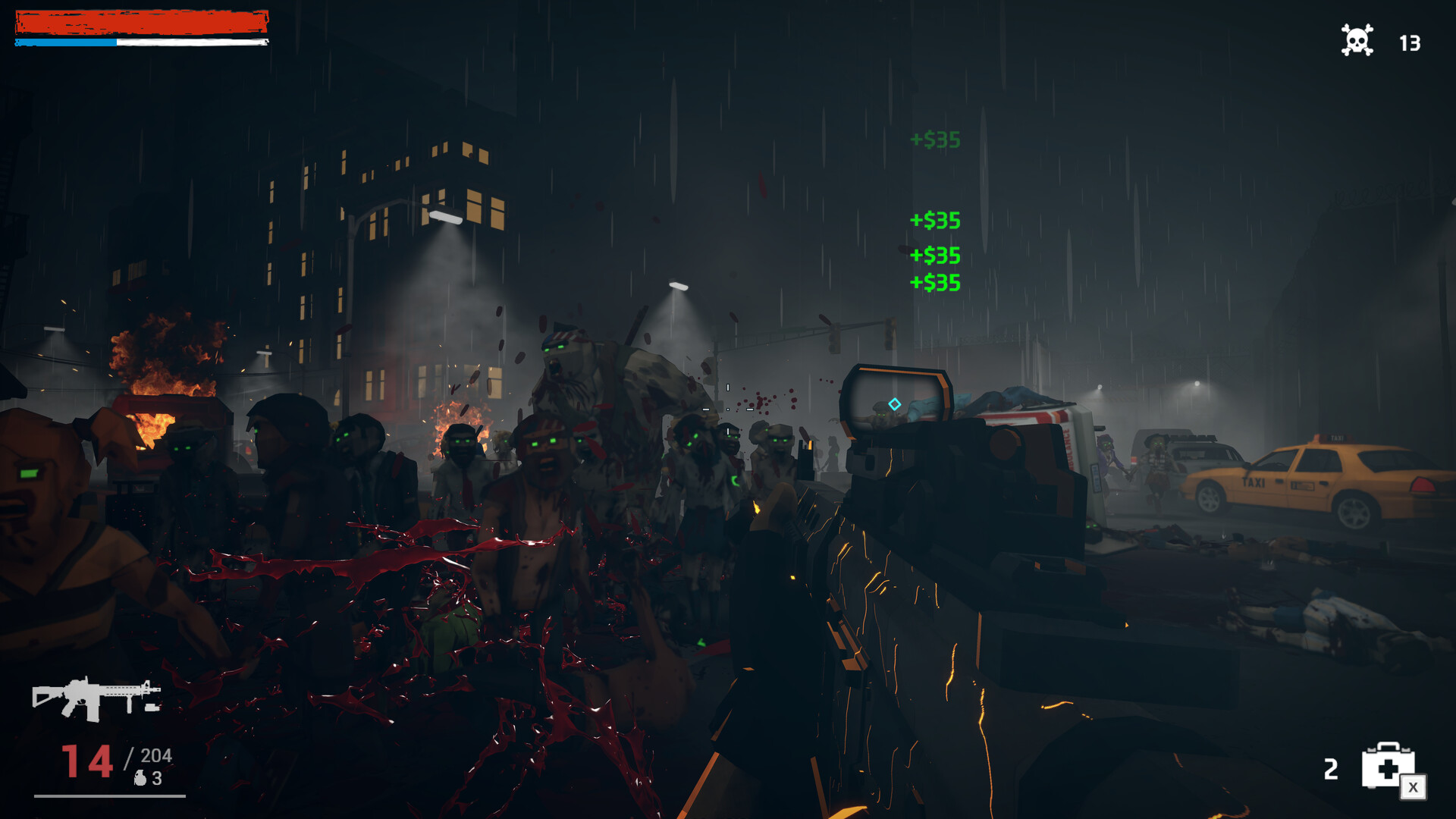Click the blue diamond reticle in scope
This screenshot has height=819, width=1456.
(x=893, y=404)
